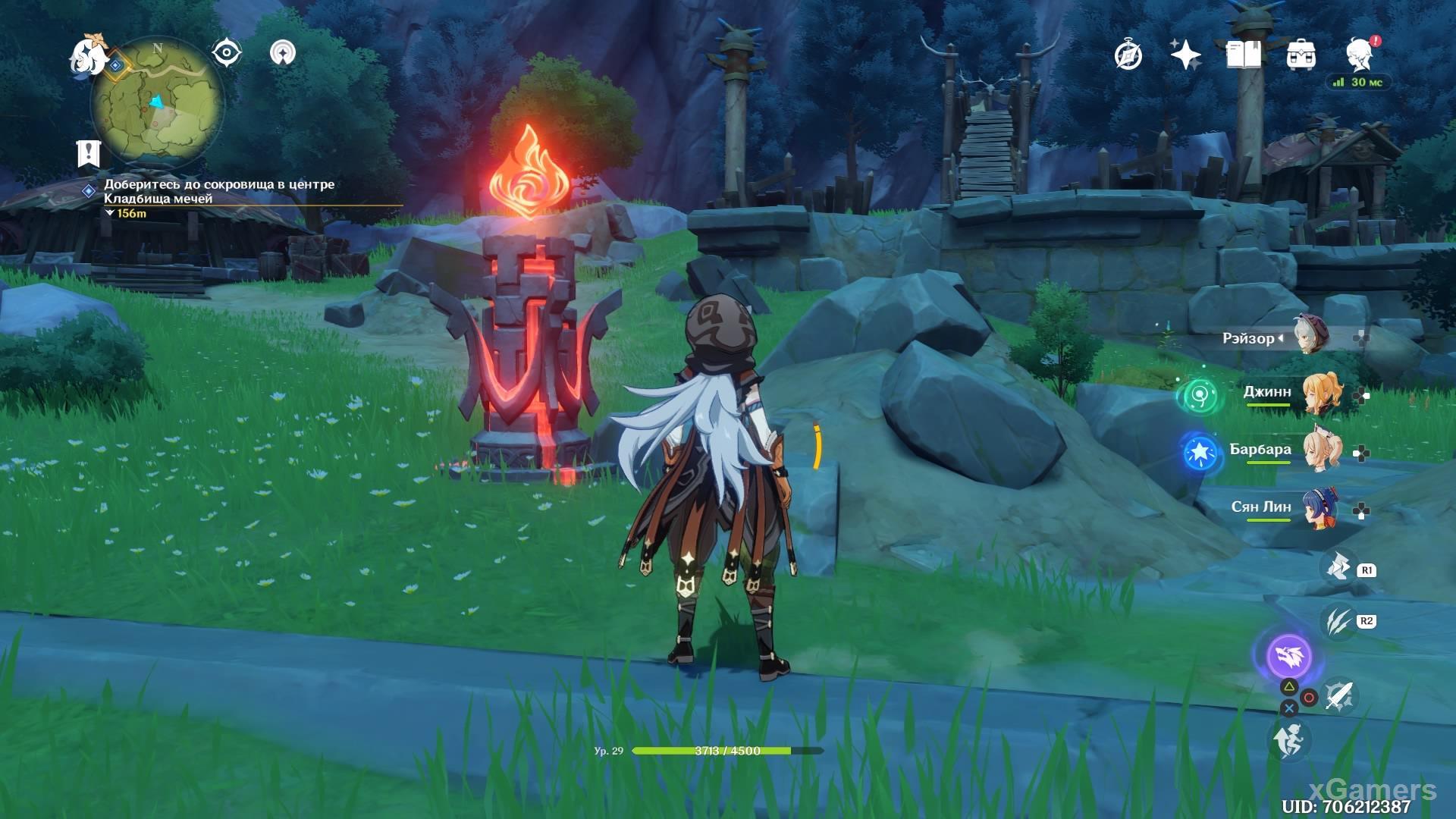Switch to party member Сян Лин
1456x819 pixels.
point(1319,507)
